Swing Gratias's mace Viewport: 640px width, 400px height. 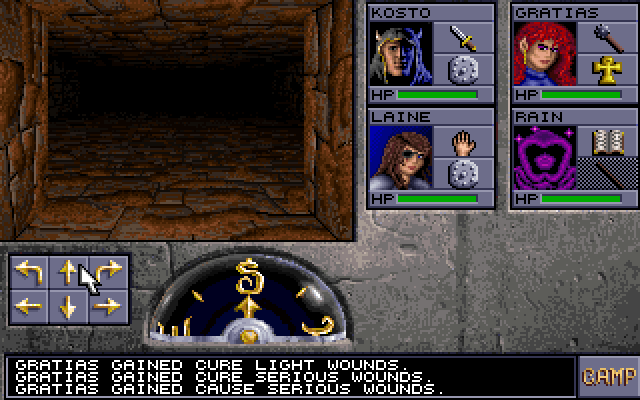tap(608, 38)
